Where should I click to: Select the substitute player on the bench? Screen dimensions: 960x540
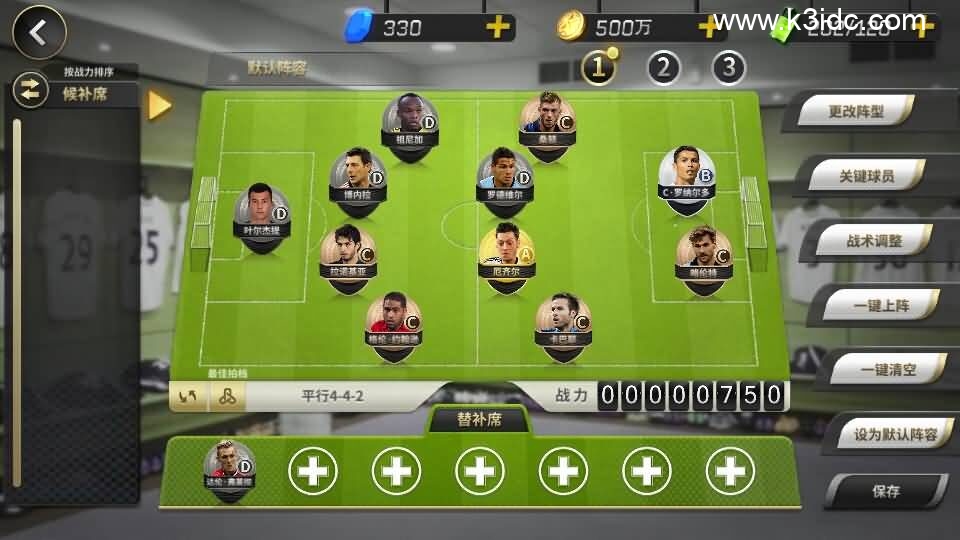point(229,466)
